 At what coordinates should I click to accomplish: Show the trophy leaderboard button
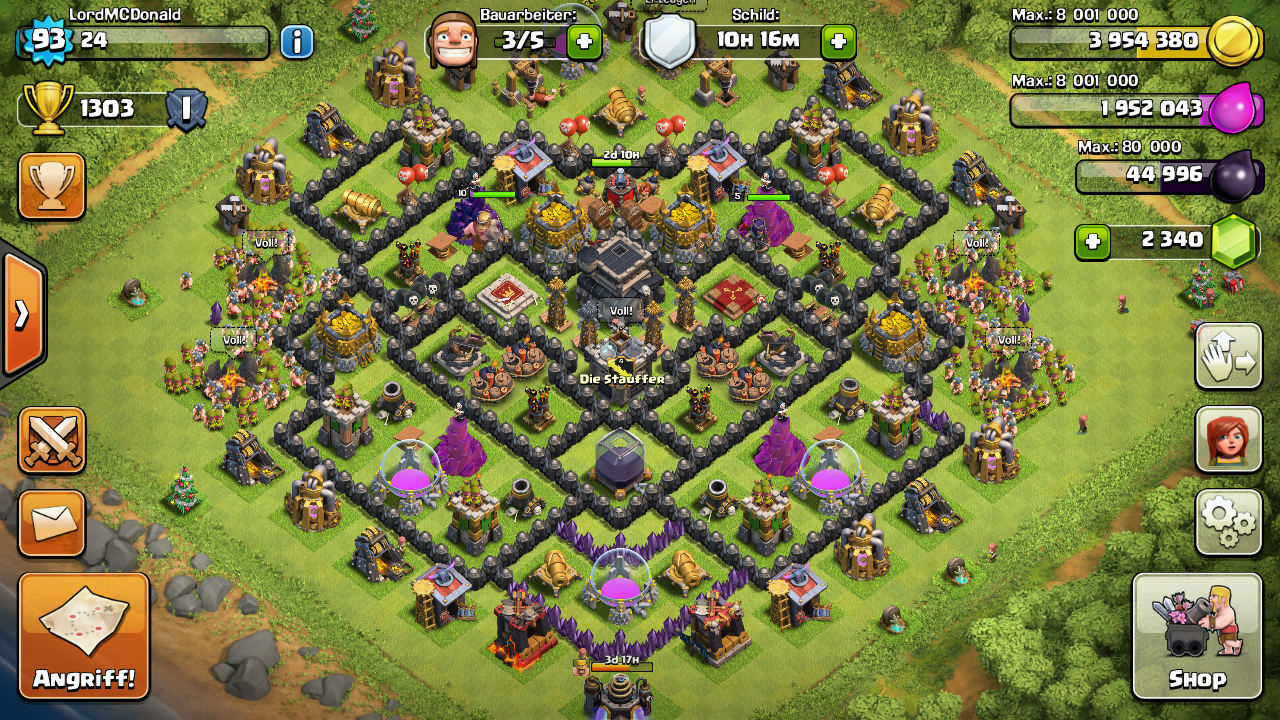pos(51,186)
